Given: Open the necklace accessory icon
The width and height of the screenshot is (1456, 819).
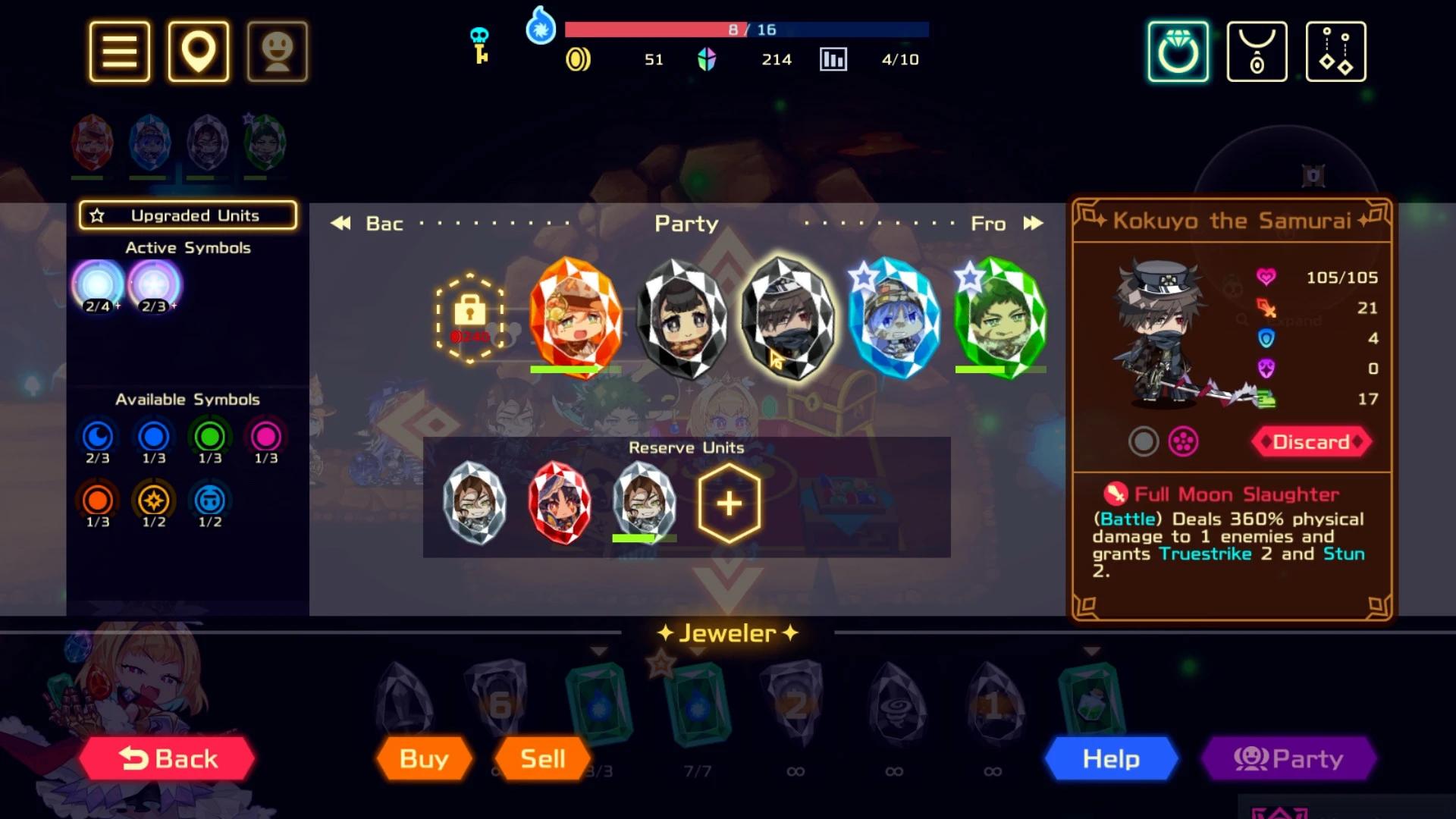Looking at the screenshot, I should click(x=1257, y=49).
